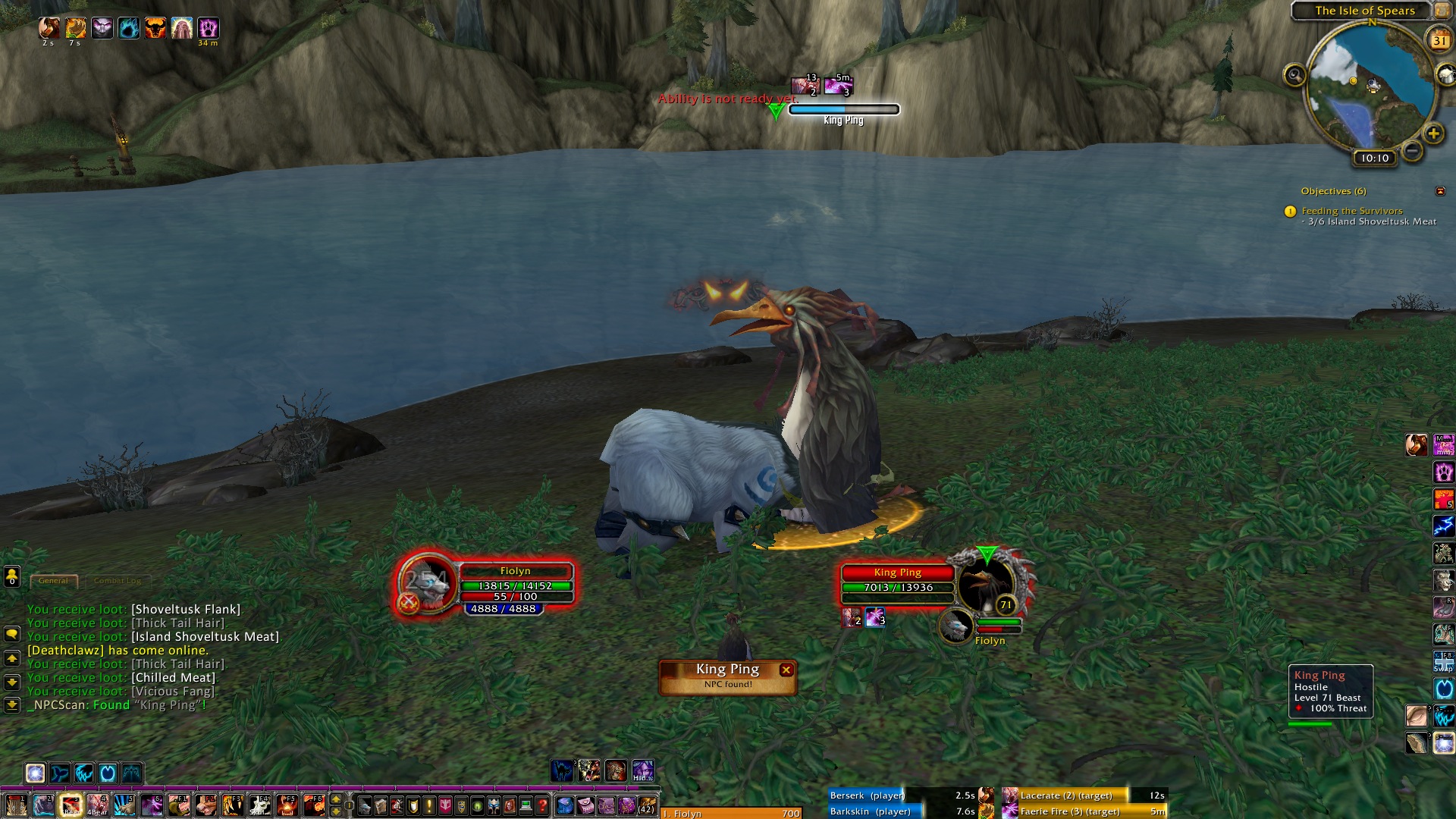Open the backpack bag slot
The width and height of the screenshot is (1456, 819).
(x=646, y=805)
